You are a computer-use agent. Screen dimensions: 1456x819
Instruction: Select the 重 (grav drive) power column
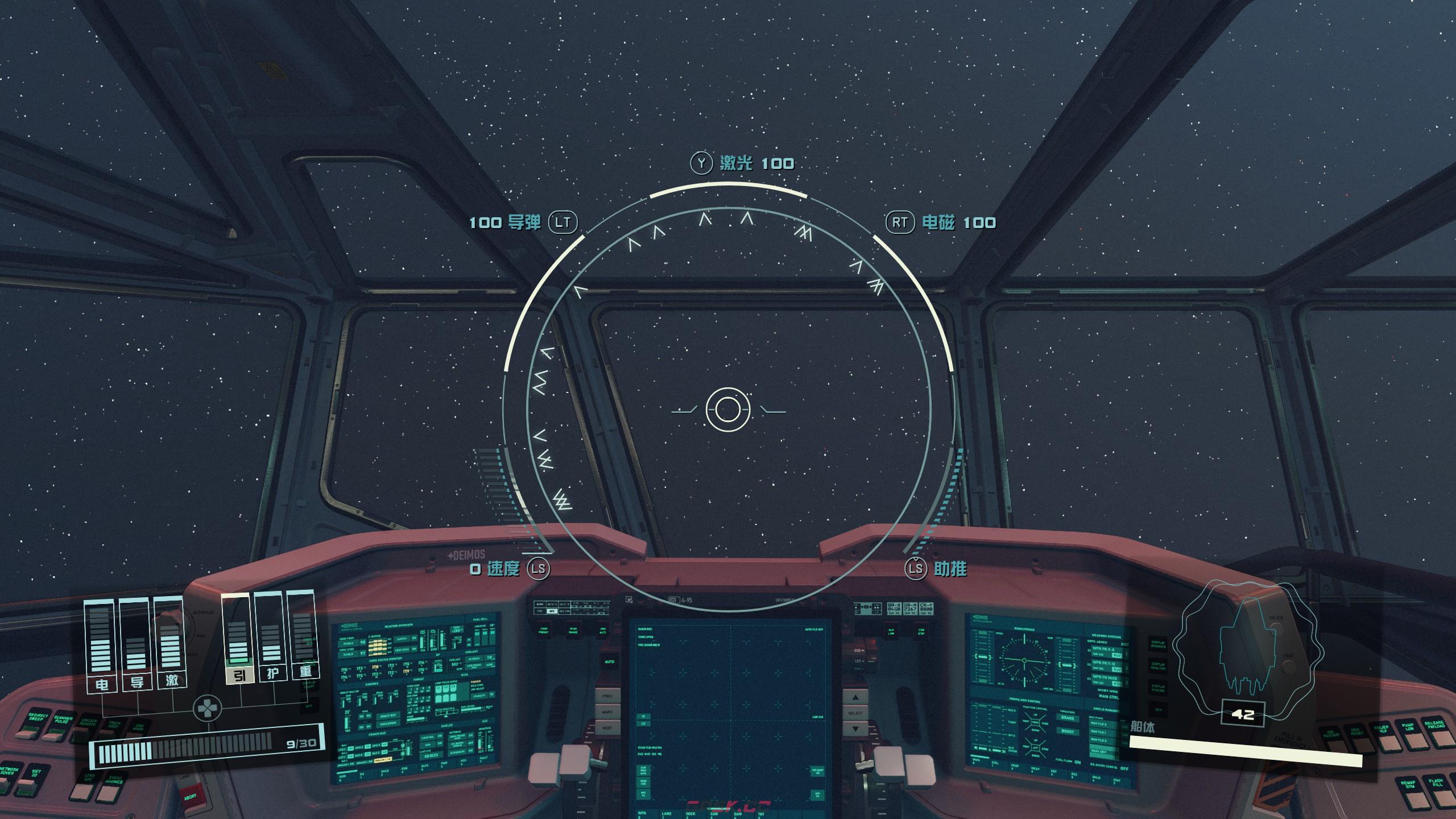click(x=305, y=635)
